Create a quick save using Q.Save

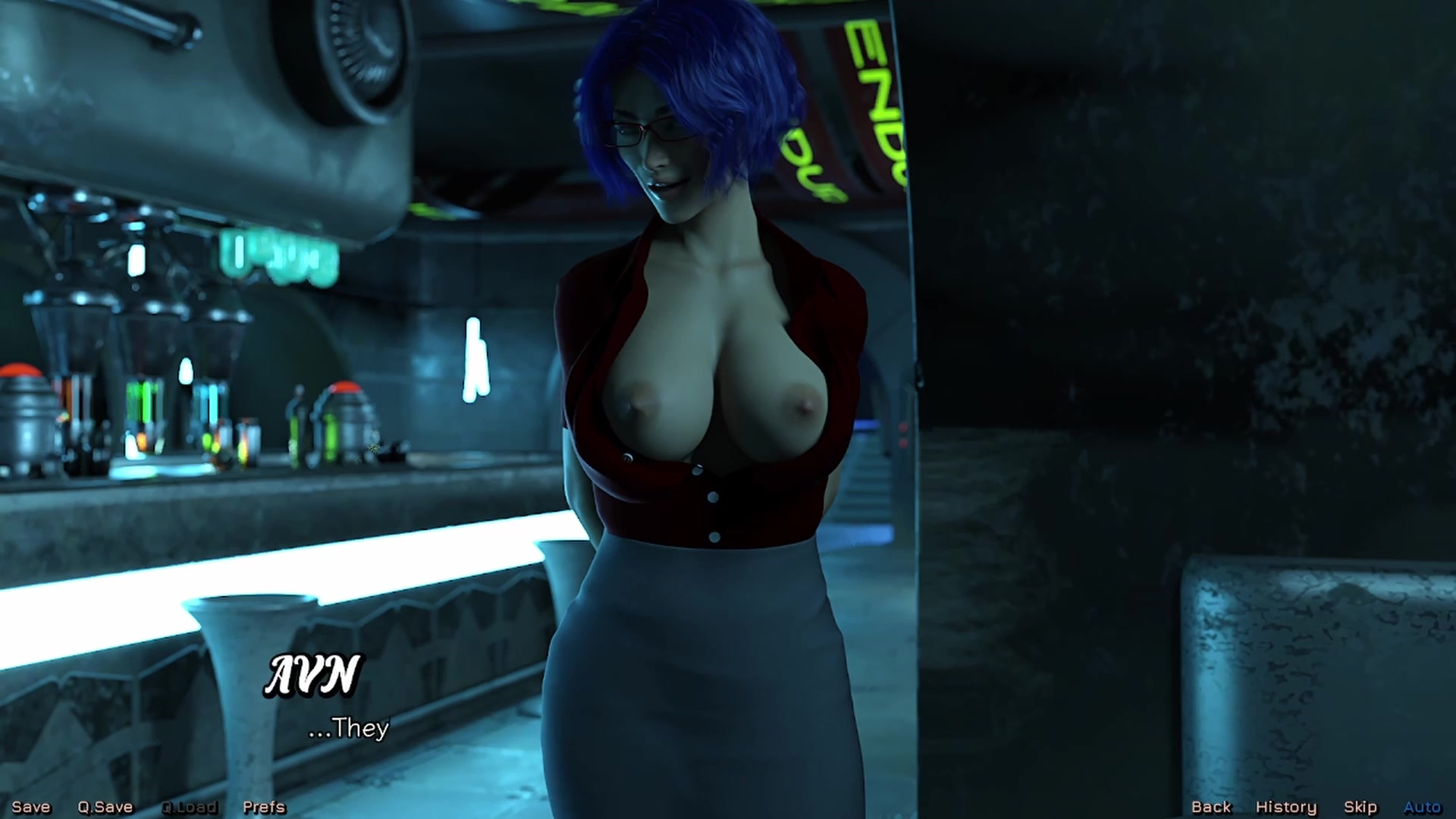click(x=105, y=806)
